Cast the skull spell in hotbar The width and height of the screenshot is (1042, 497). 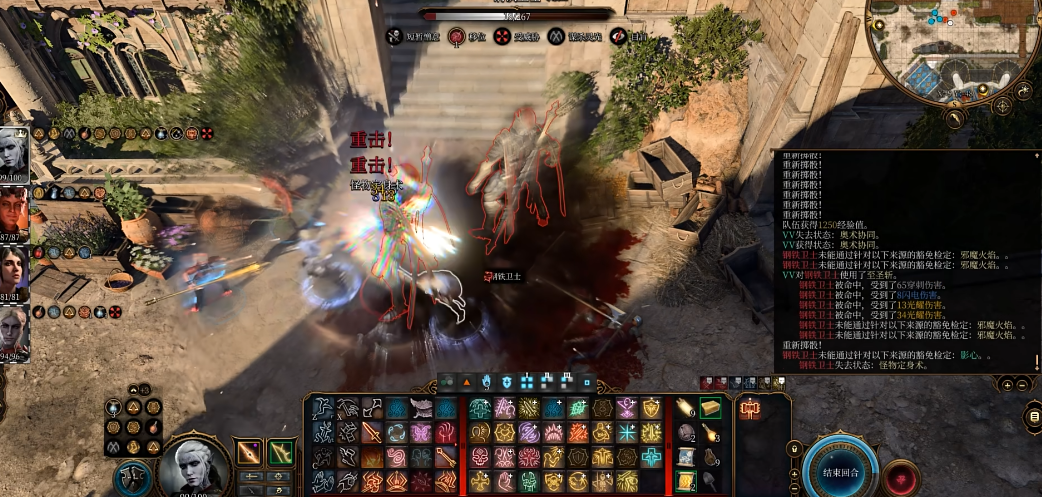click(x=480, y=458)
